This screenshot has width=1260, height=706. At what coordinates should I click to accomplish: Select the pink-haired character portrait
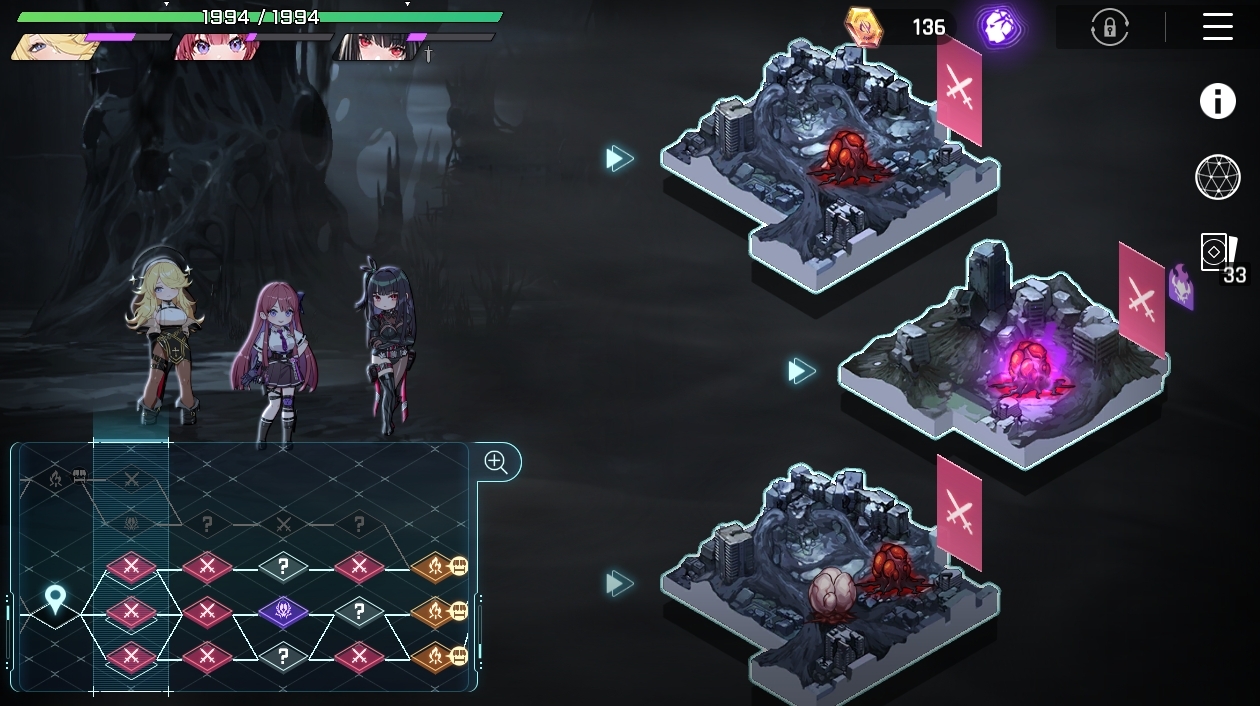[213, 46]
